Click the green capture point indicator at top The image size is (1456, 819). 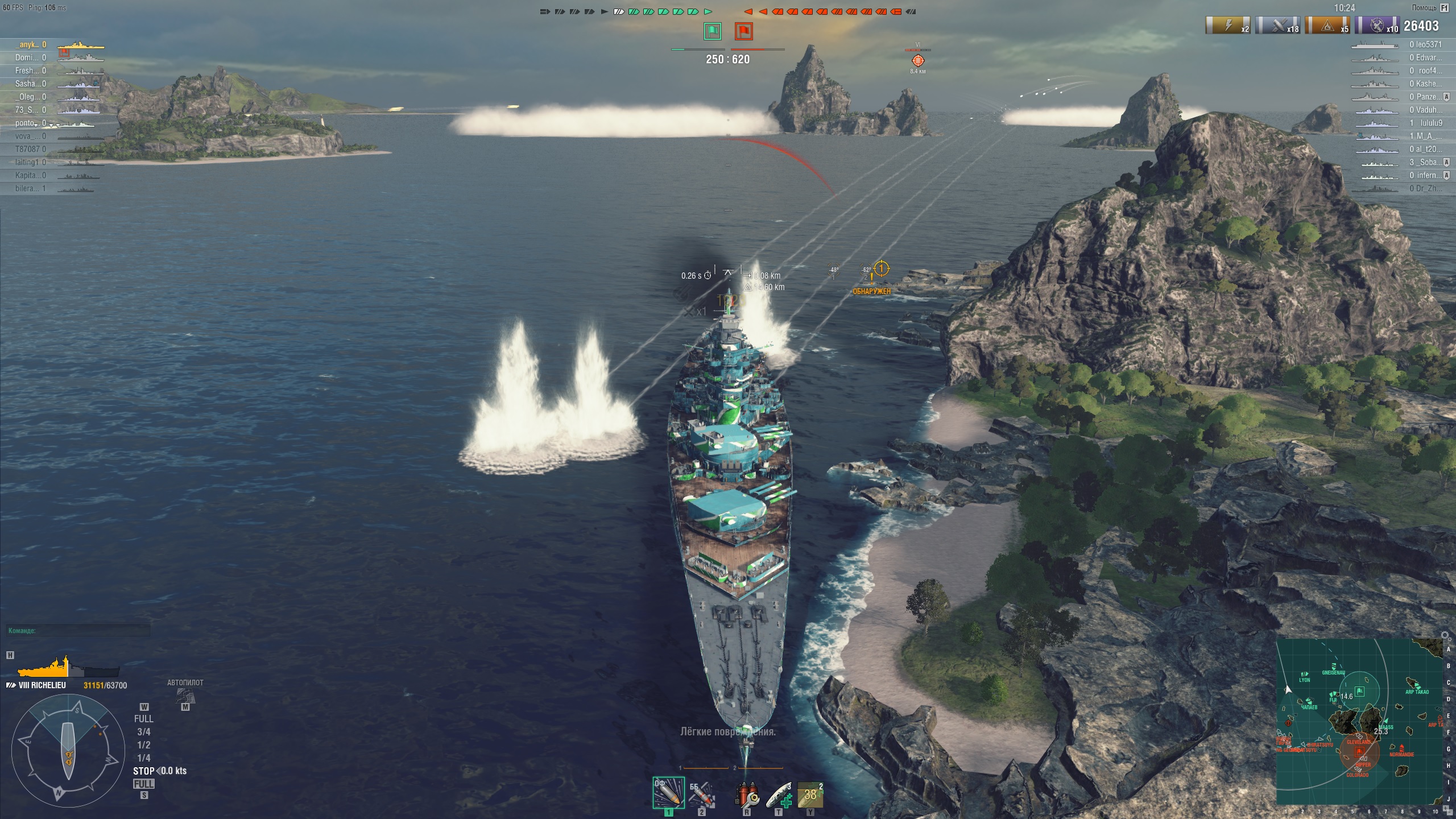tap(713, 31)
